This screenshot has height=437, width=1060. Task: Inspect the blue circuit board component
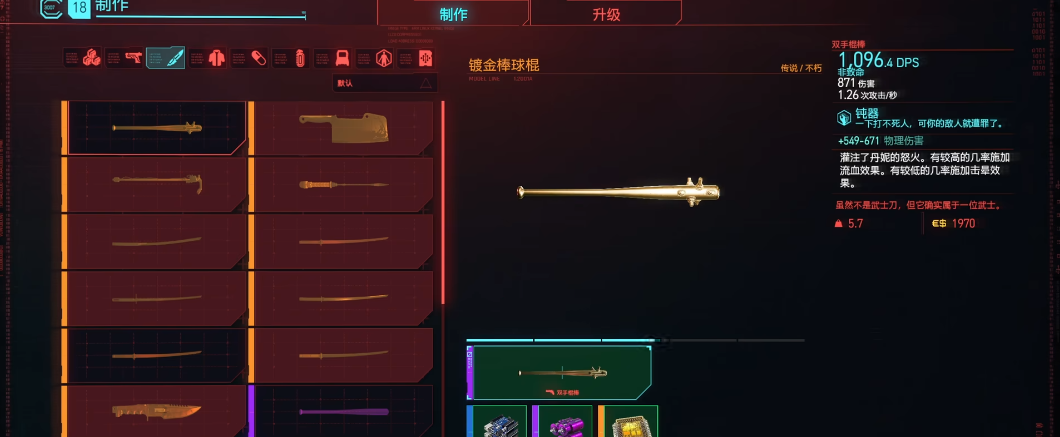(497, 421)
